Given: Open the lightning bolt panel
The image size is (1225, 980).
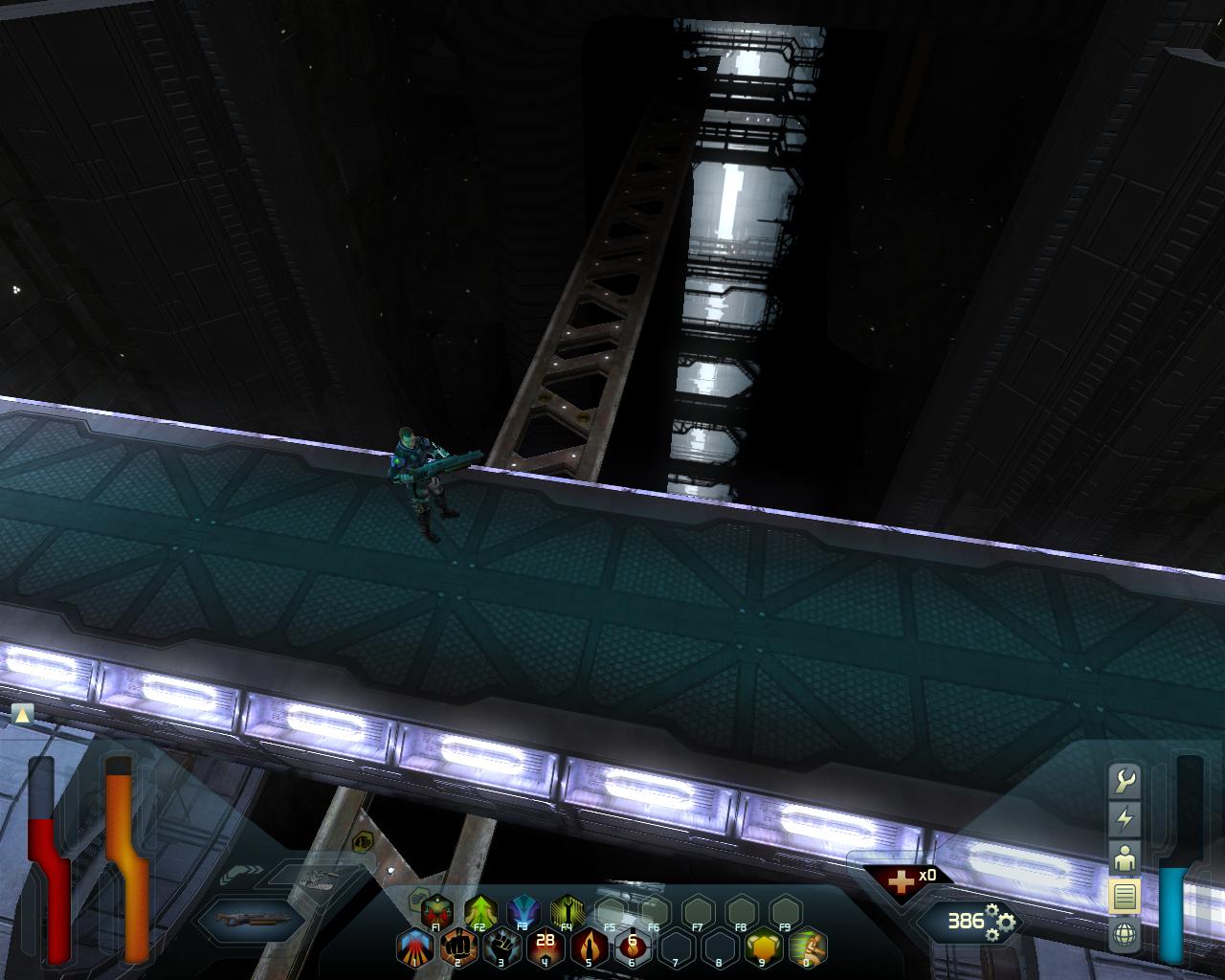Looking at the screenshot, I should 1125,819.
